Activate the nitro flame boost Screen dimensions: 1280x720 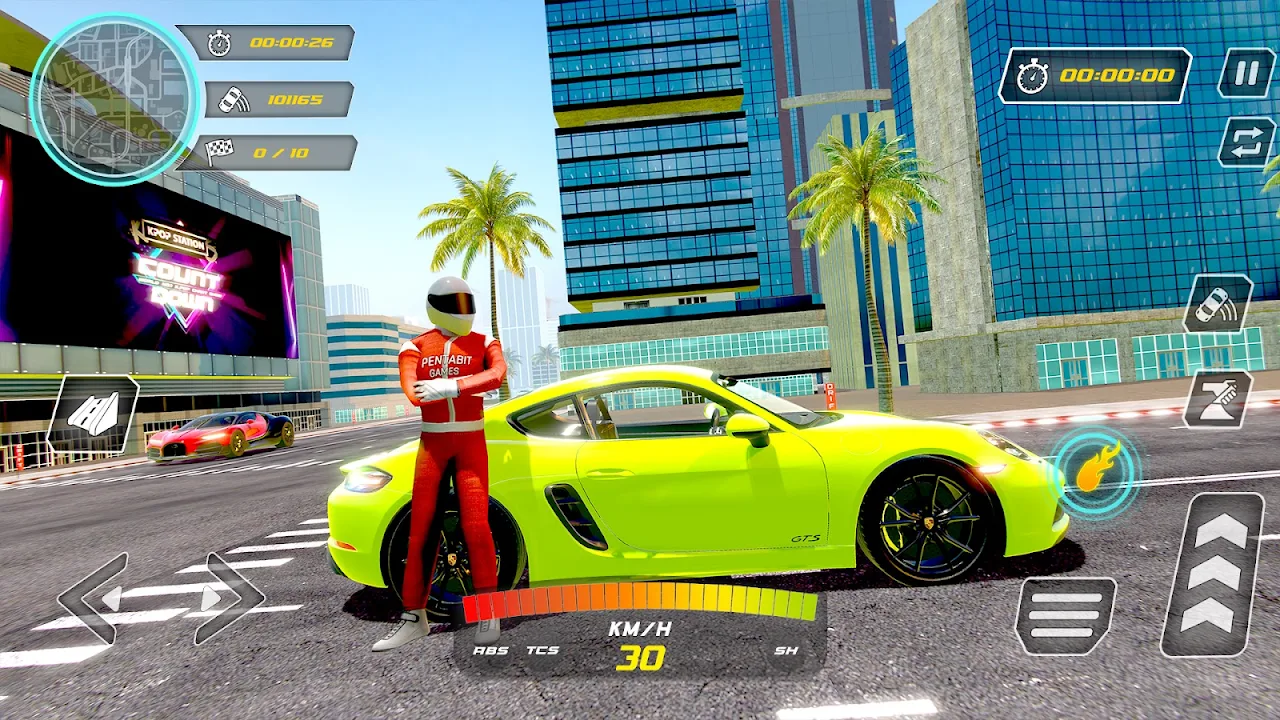pos(1095,471)
